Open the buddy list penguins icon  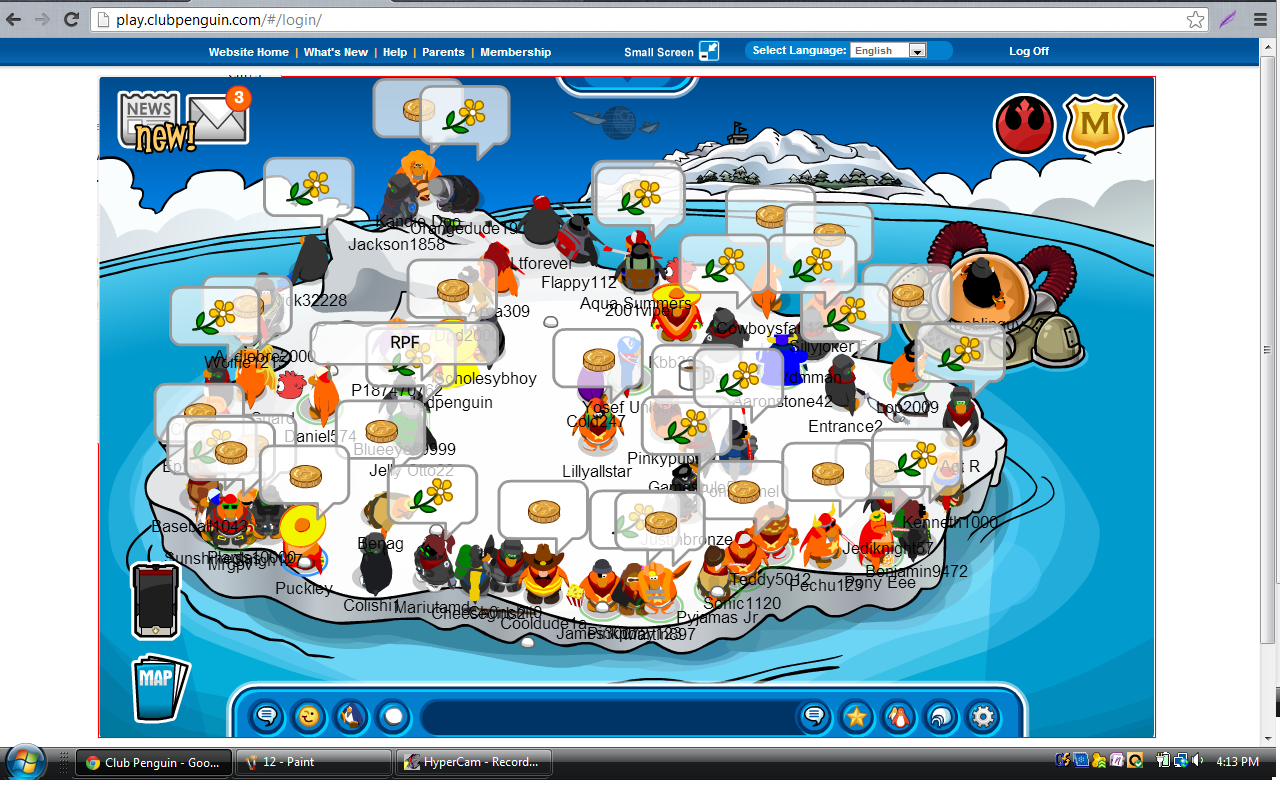click(898, 716)
